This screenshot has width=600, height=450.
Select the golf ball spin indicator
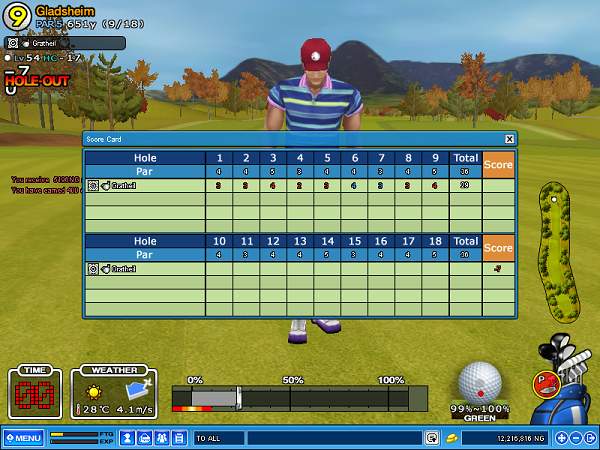point(481,382)
